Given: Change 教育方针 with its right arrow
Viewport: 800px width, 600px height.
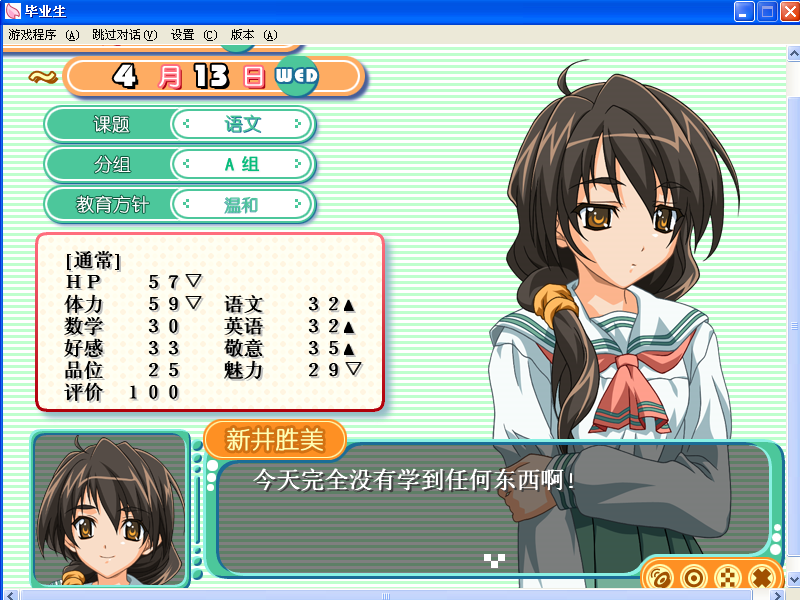Looking at the screenshot, I should [297, 205].
